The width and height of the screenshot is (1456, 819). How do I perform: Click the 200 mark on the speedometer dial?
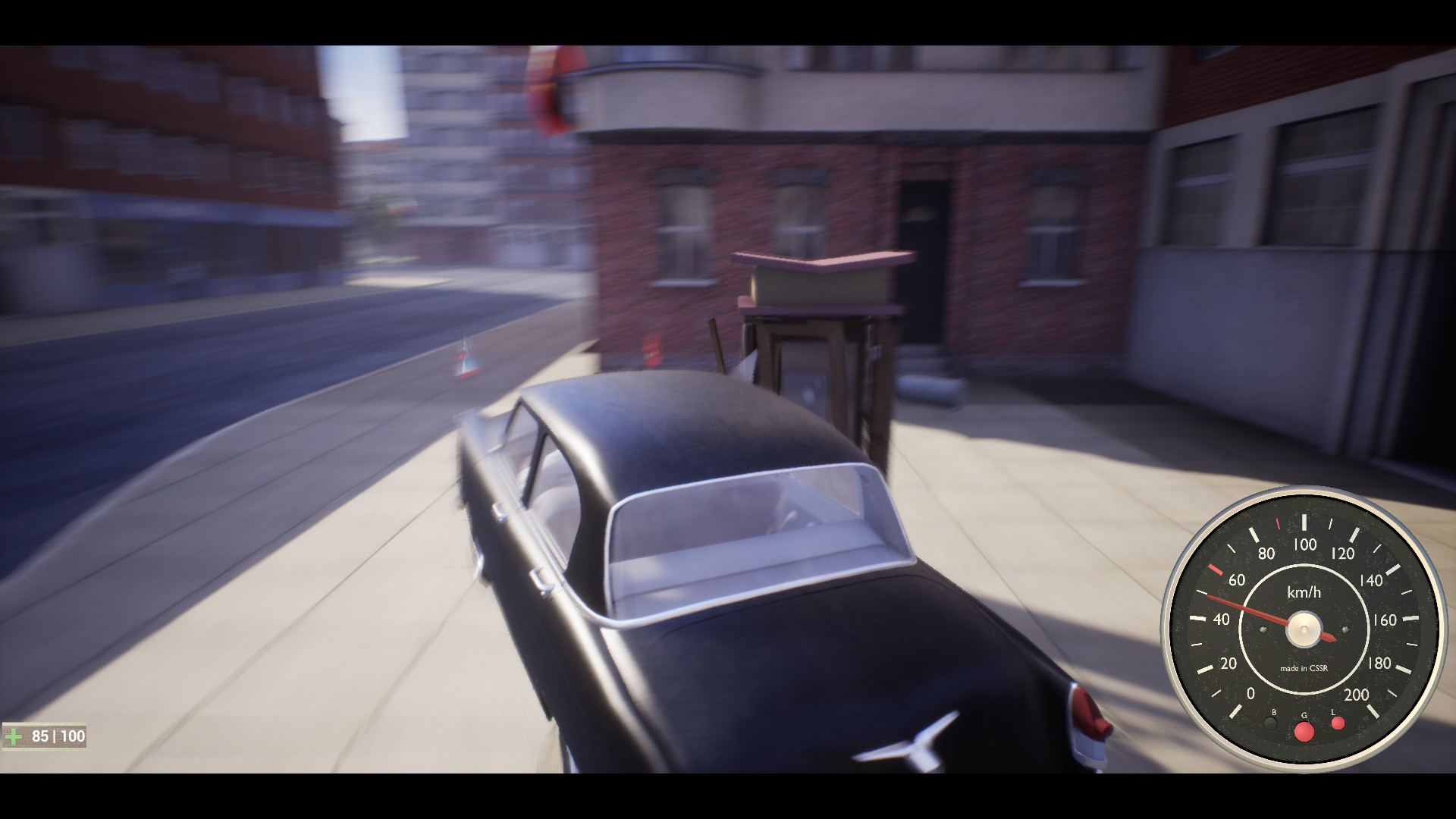click(1357, 694)
